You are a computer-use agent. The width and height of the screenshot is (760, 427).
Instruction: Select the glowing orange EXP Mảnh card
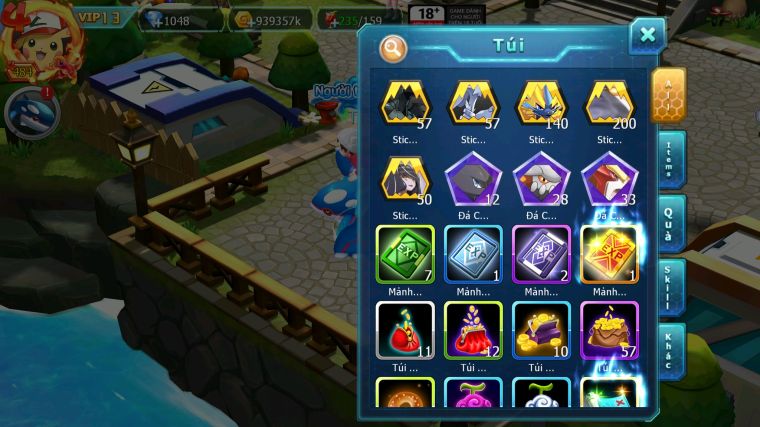coord(609,252)
